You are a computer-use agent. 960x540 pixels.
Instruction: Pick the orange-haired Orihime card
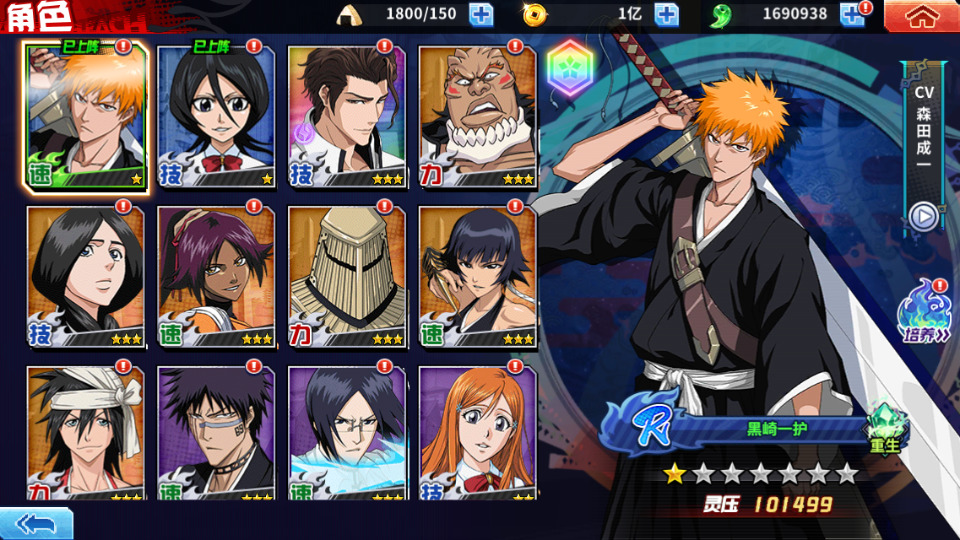[x=477, y=435]
